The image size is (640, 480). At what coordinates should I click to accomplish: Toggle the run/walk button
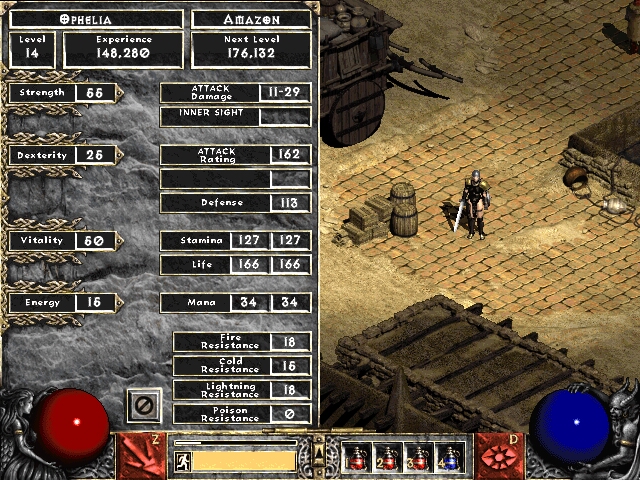[x=183, y=461]
